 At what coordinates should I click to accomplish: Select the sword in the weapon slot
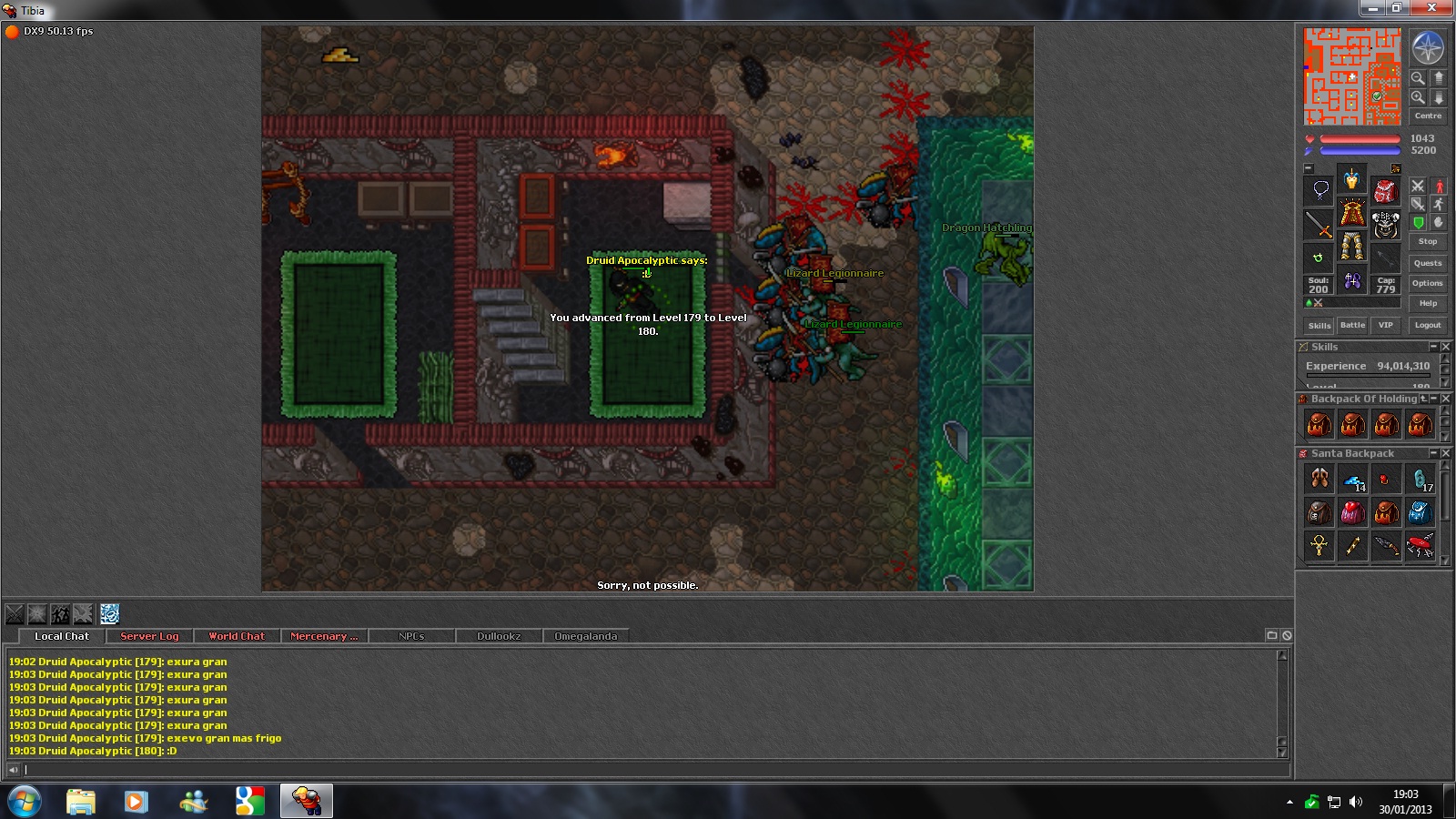point(1319,224)
